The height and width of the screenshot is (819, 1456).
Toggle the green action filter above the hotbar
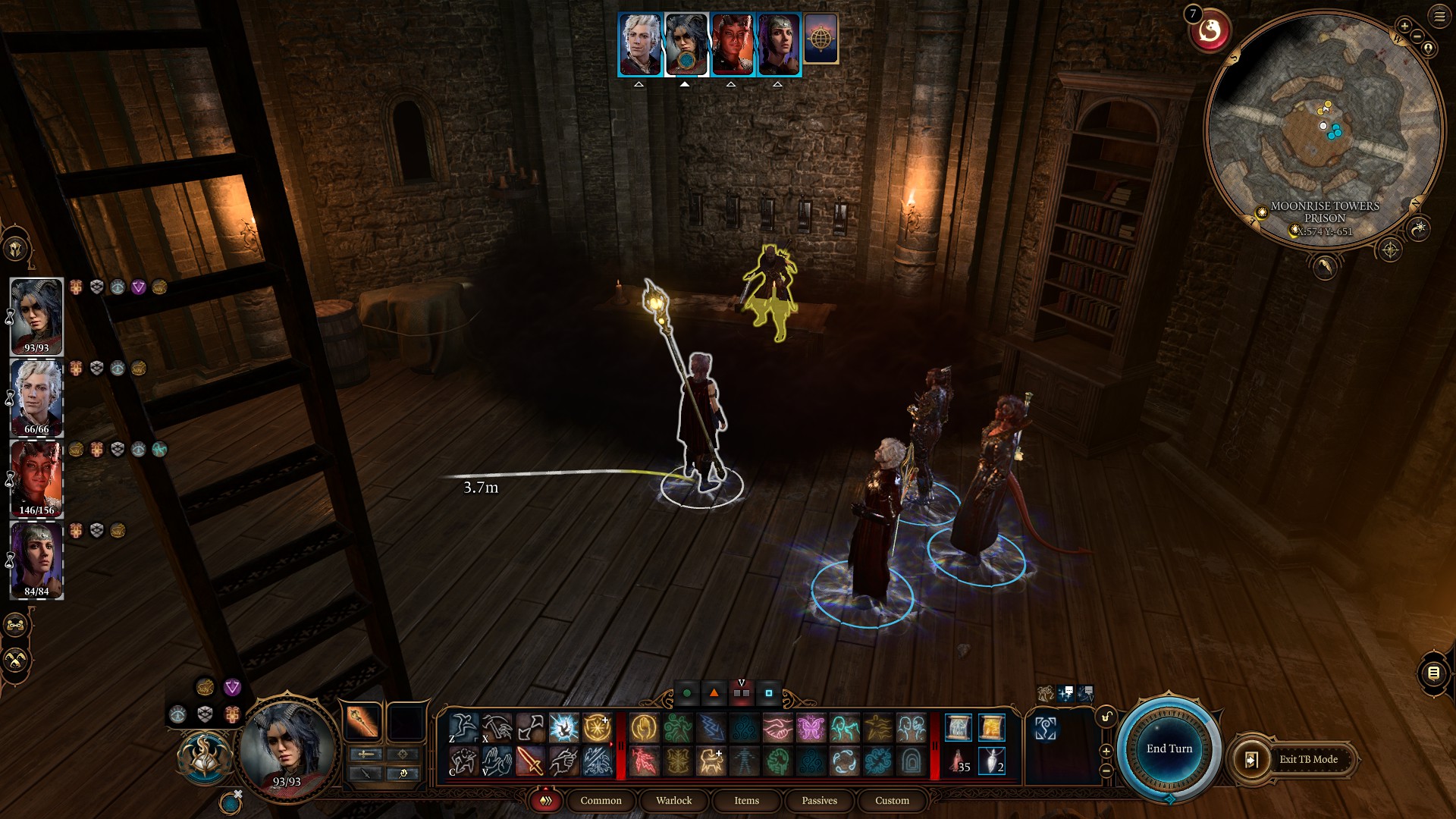tap(687, 692)
